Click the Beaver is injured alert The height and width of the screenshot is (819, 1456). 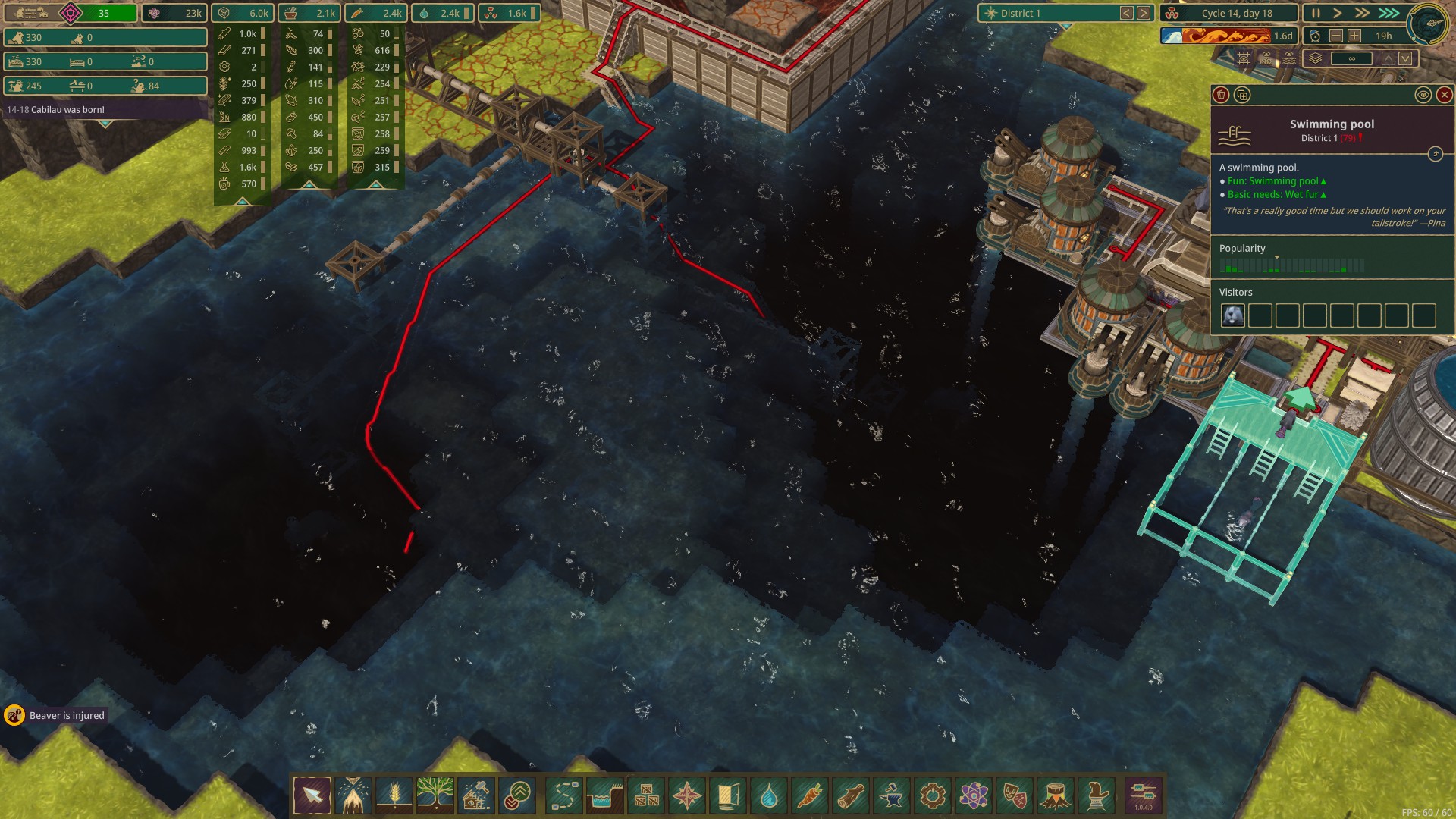(57, 715)
